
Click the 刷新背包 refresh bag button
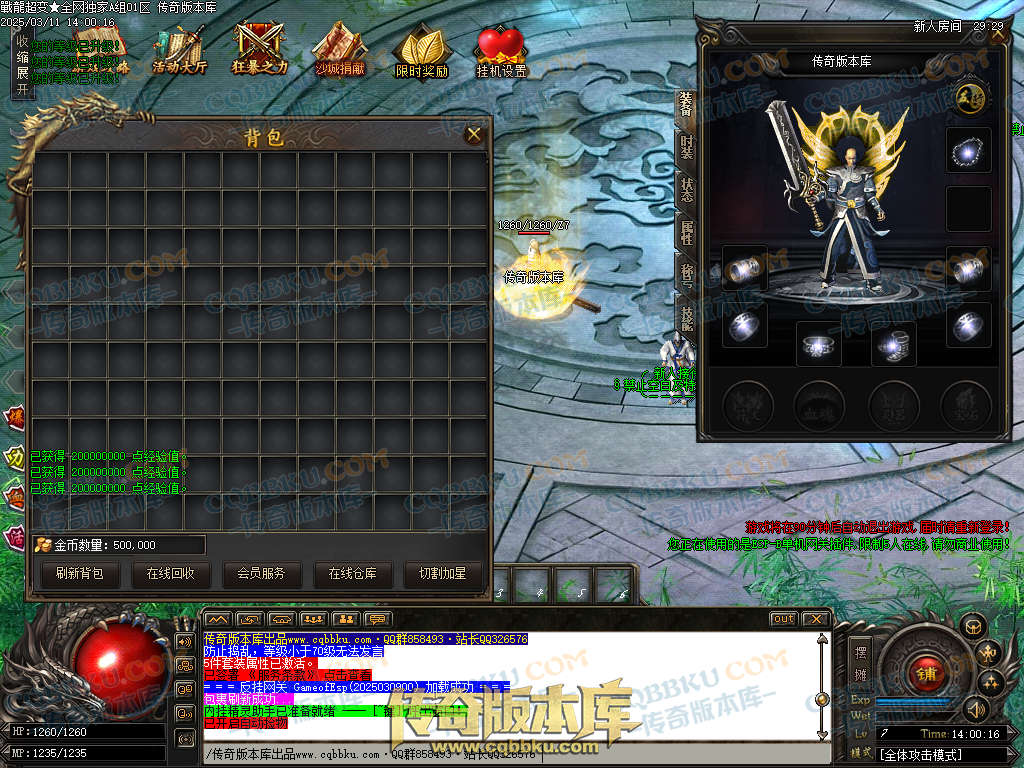[80, 574]
